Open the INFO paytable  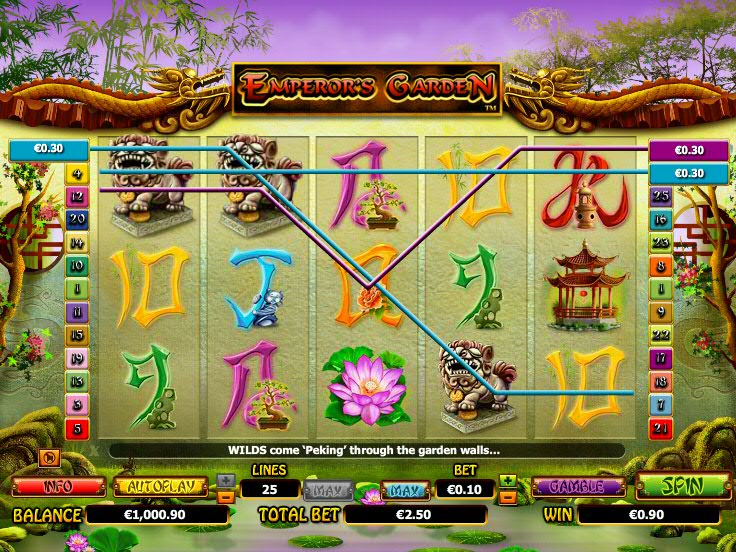[x=58, y=487]
